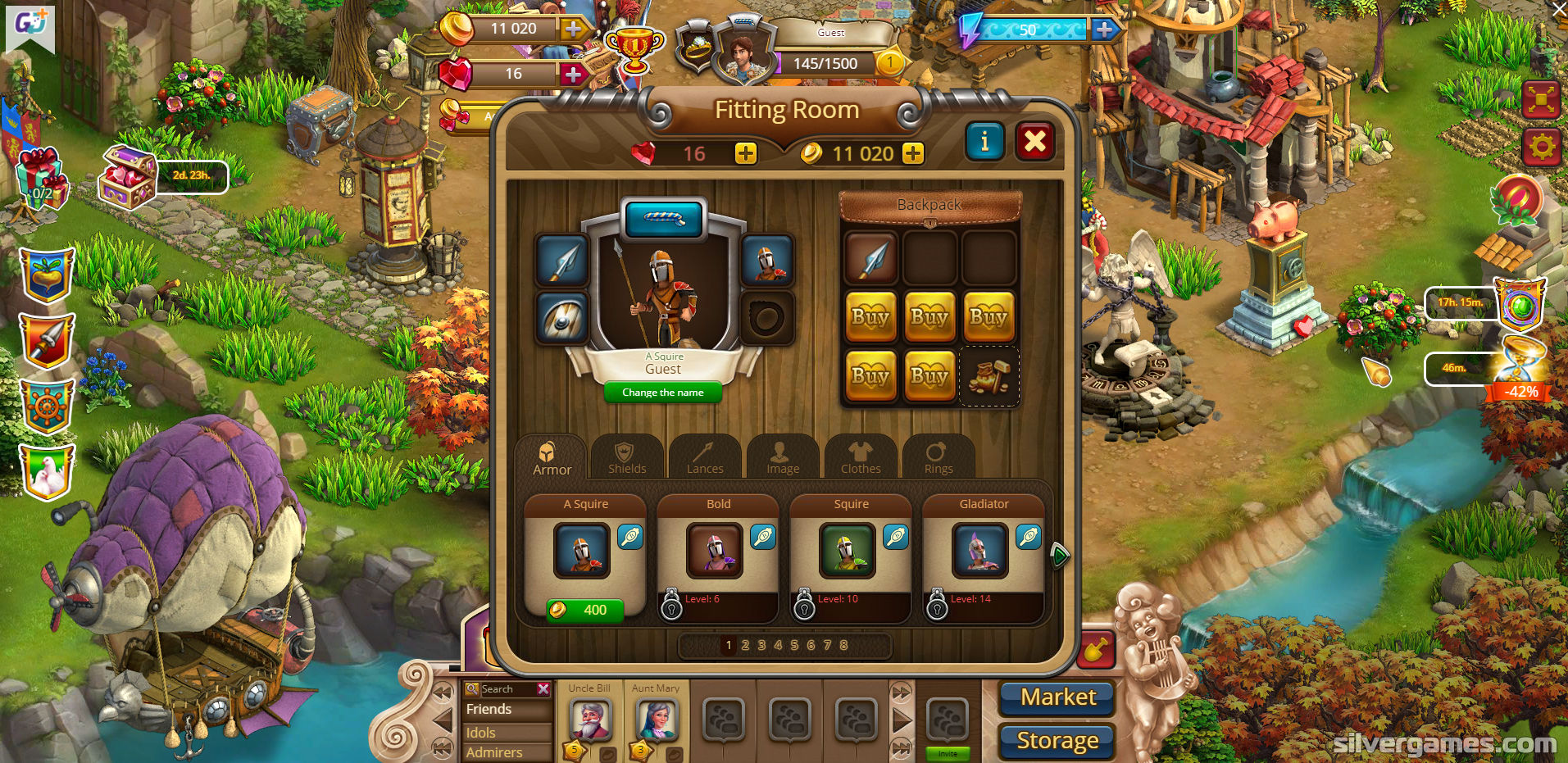Close the Fitting Room window
1568x763 pixels.
coord(1035,142)
